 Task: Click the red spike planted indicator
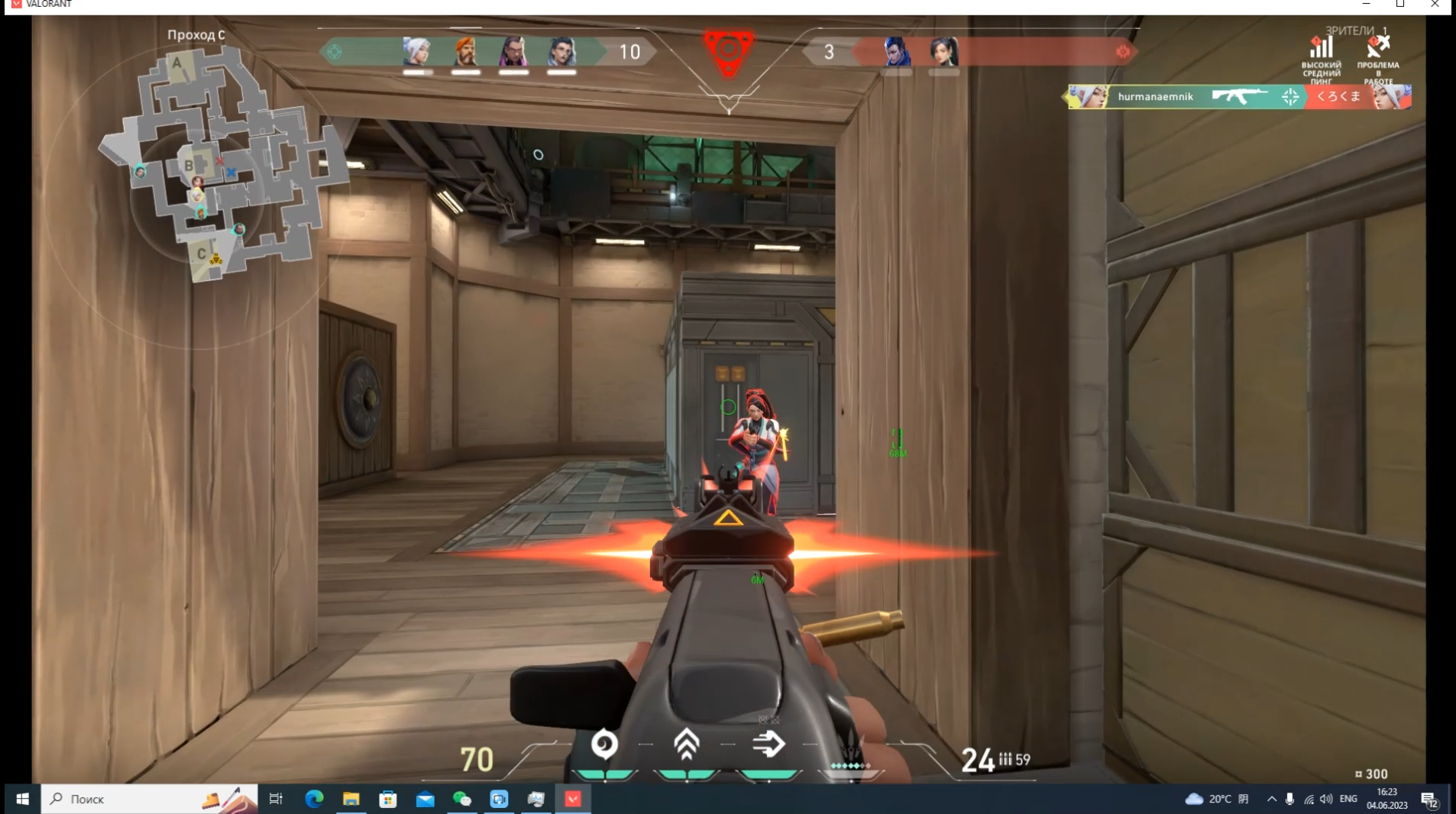click(729, 52)
